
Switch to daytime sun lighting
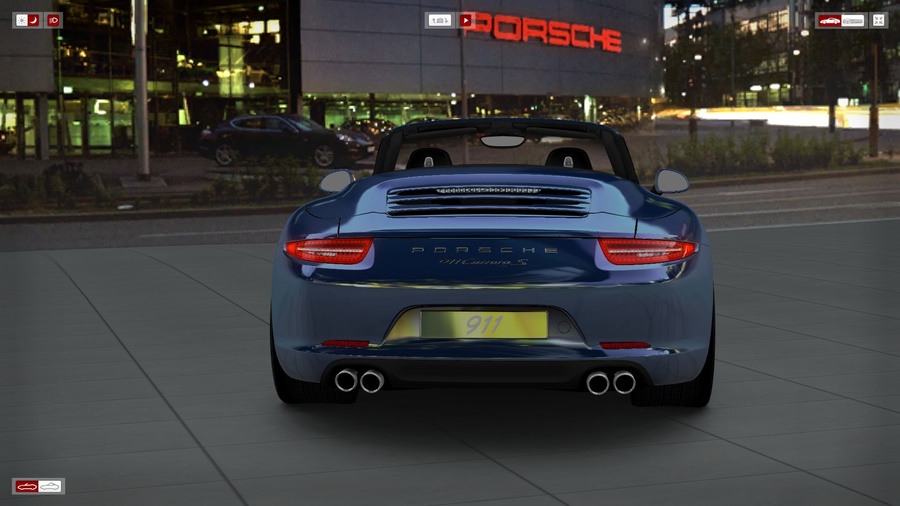(x=21, y=20)
